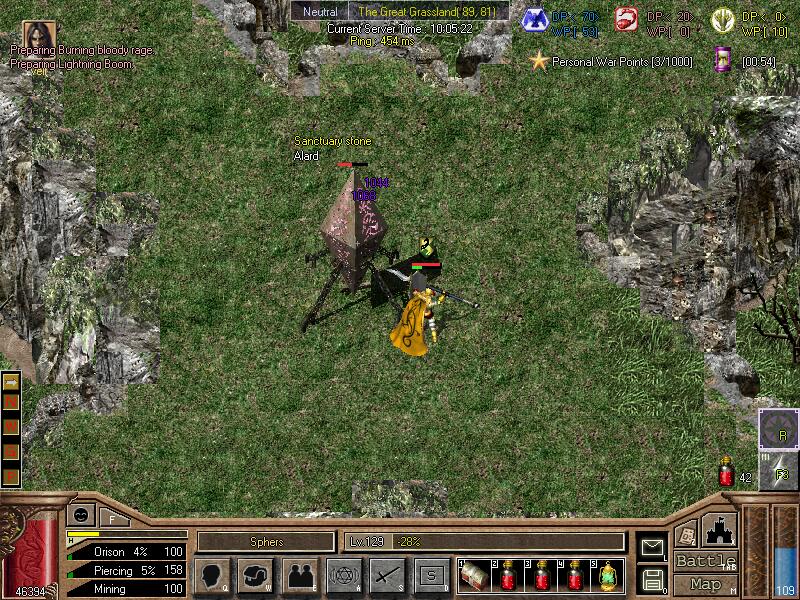The image size is (800, 600).
Task: Toggle Battle mode button
Action: point(706,561)
